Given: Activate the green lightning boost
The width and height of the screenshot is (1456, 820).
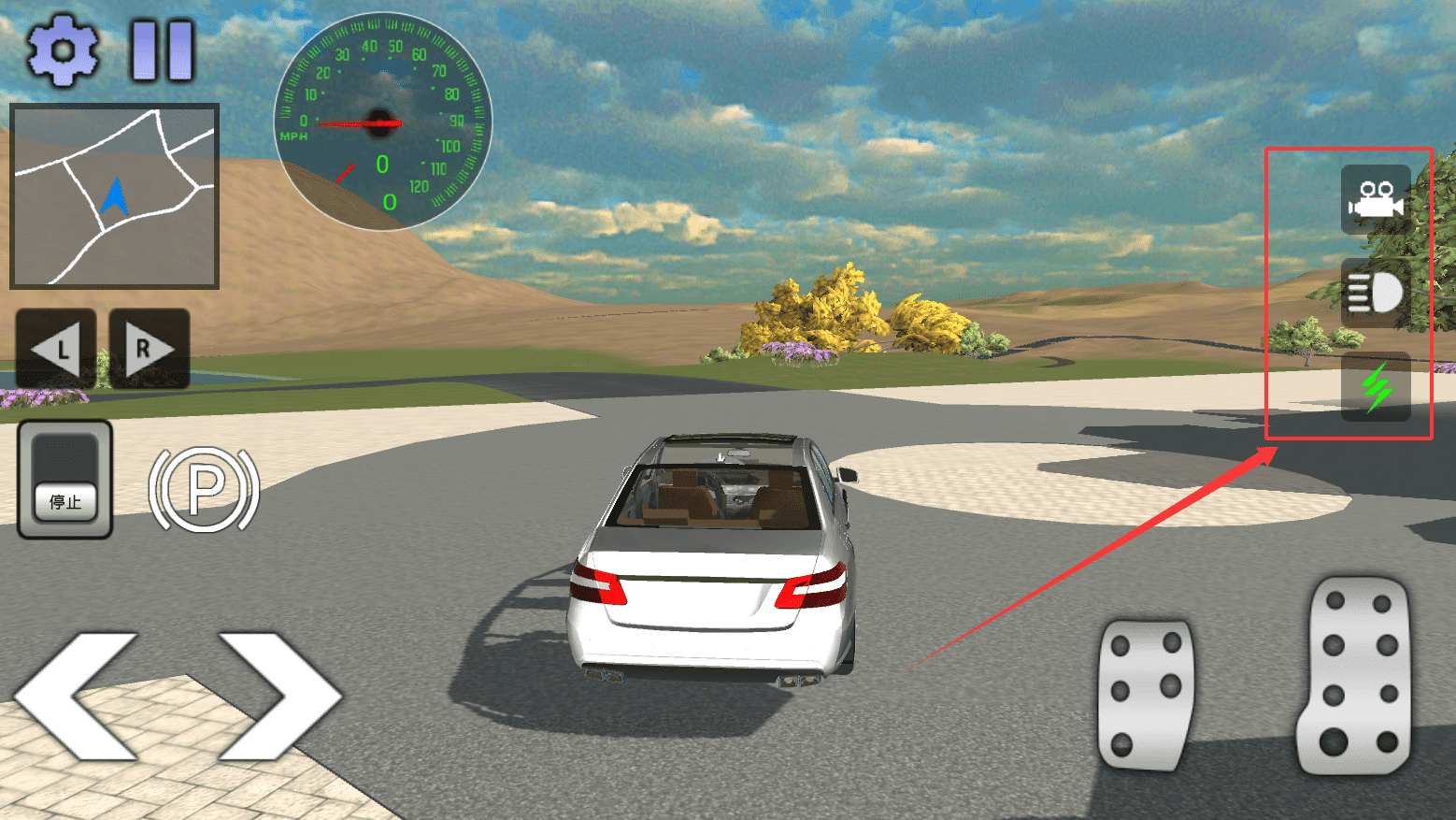Looking at the screenshot, I should click(1375, 386).
